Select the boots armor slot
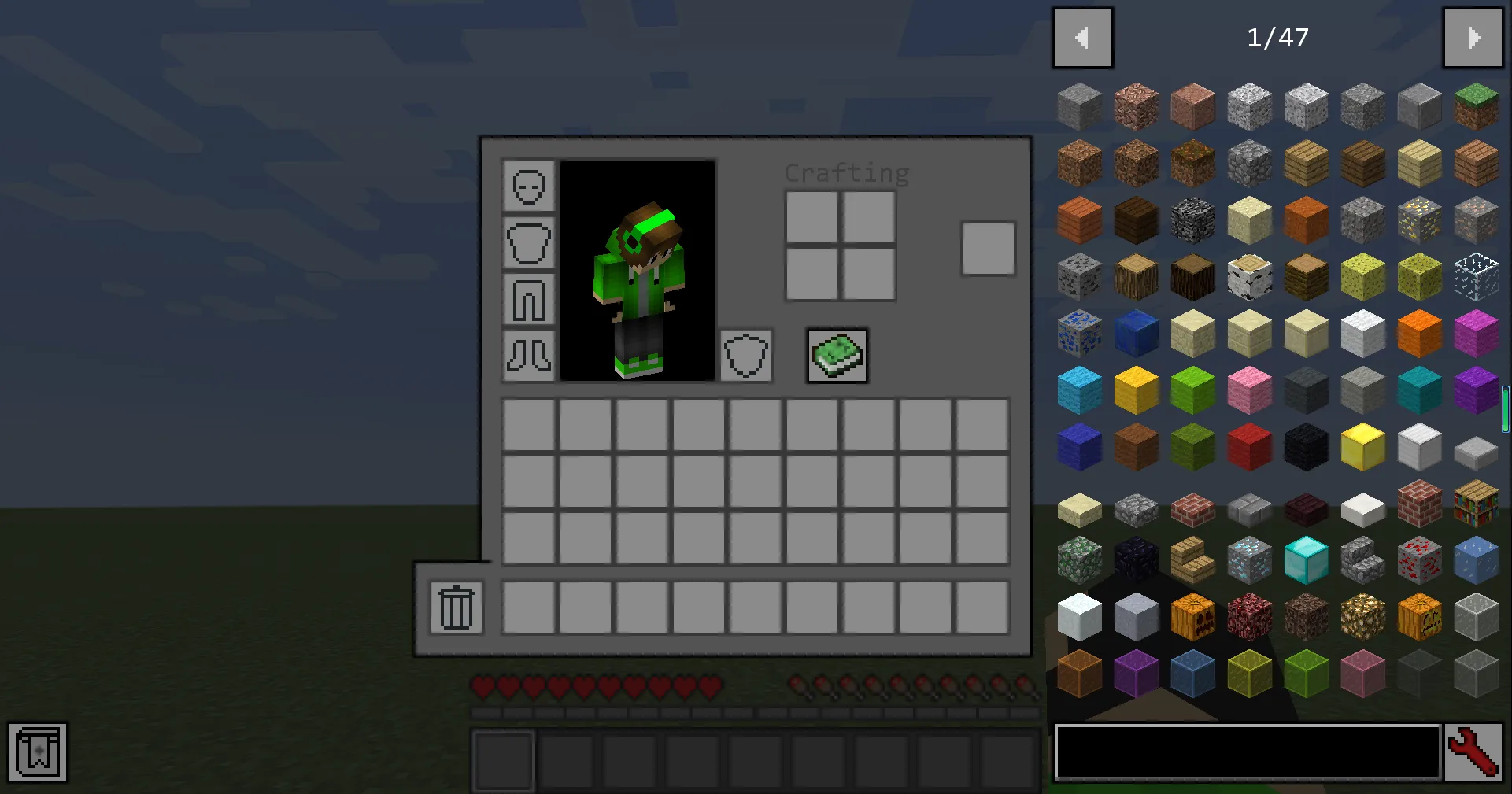Image resolution: width=1512 pixels, height=794 pixels. [x=527, y=356]
